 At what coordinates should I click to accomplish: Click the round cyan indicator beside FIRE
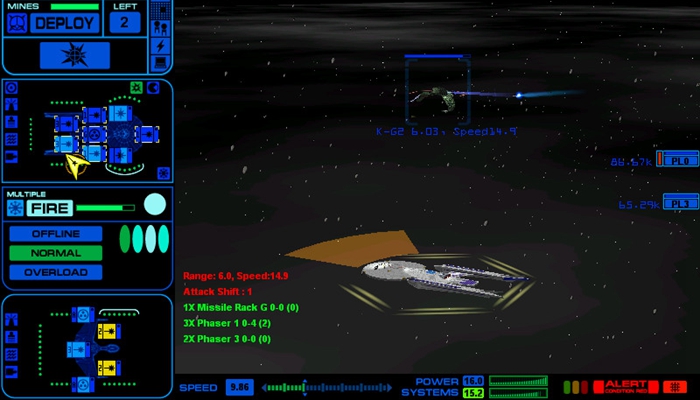click(x=154, y=205)
